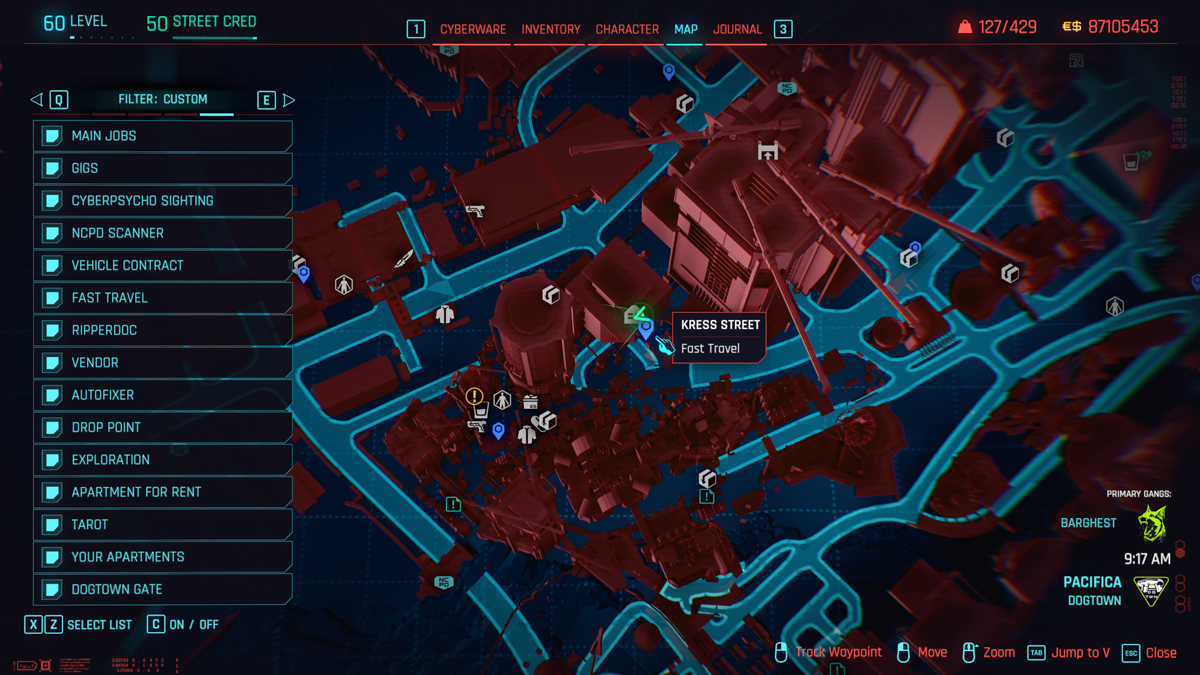Image resolution: width=1200 pixels, height=675 pixels.
Task: Click the previous filter left arrow
Action: pyautogui.click(x=37, y=100)
